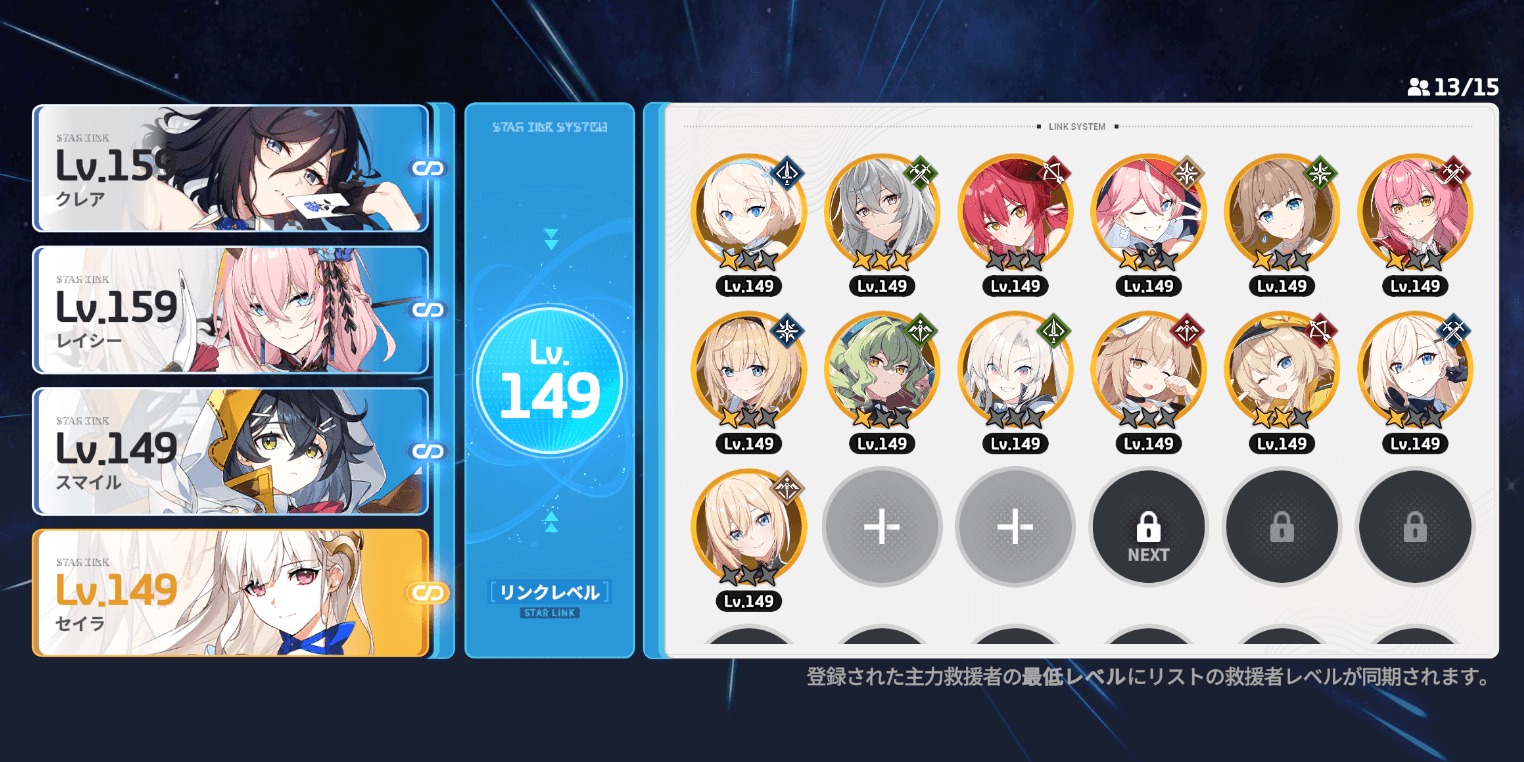This screenshot has height=762, width=1524.
Task: Click an empty plus slot to add a character
Action: click(881, 527)
